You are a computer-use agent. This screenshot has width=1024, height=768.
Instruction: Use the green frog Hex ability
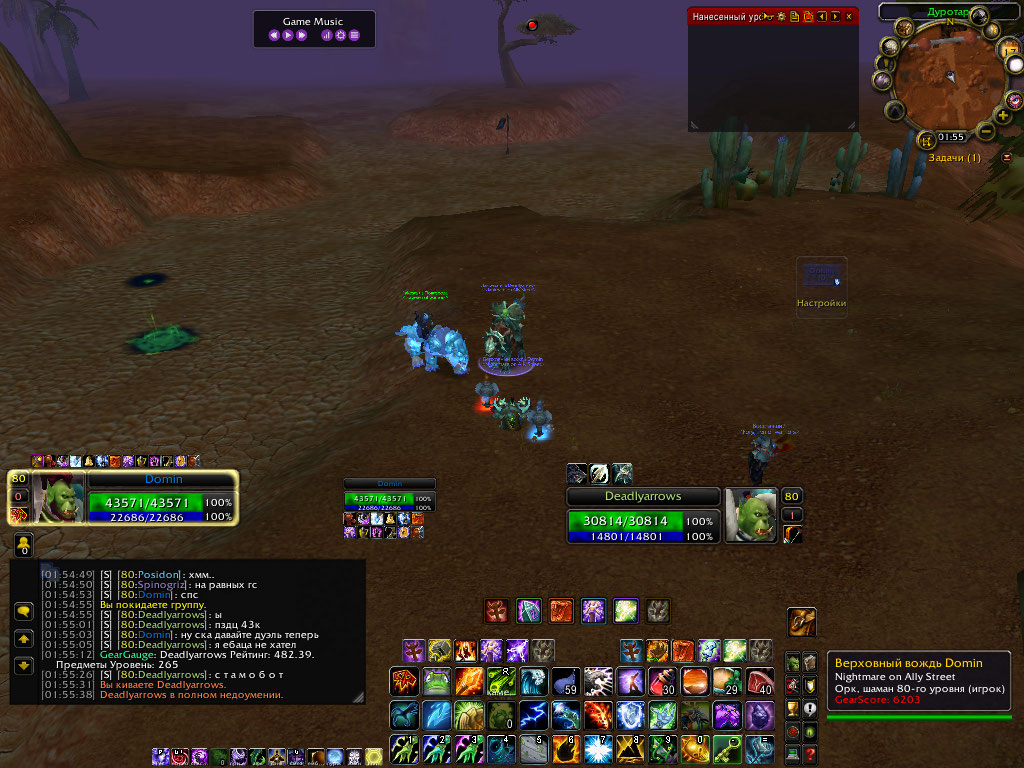[437, 682]
